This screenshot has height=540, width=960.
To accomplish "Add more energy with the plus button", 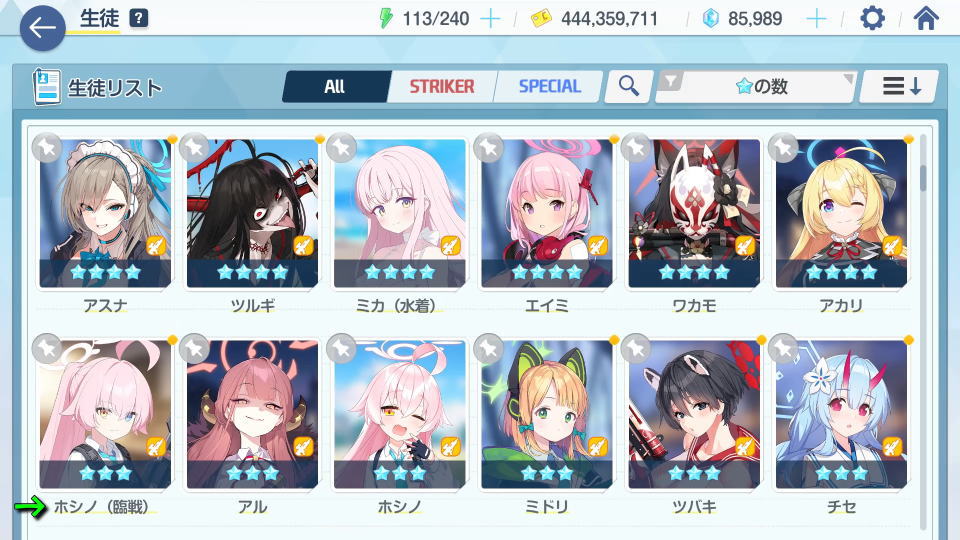I will 490,19.
